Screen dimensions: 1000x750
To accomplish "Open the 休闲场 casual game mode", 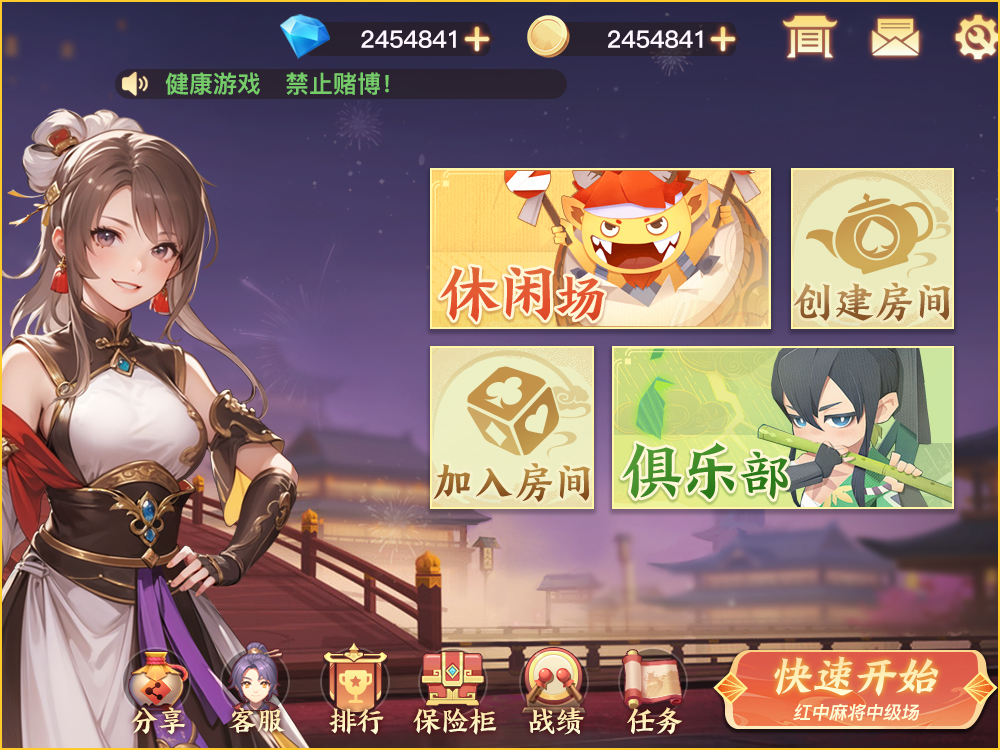I will (600, 248).
